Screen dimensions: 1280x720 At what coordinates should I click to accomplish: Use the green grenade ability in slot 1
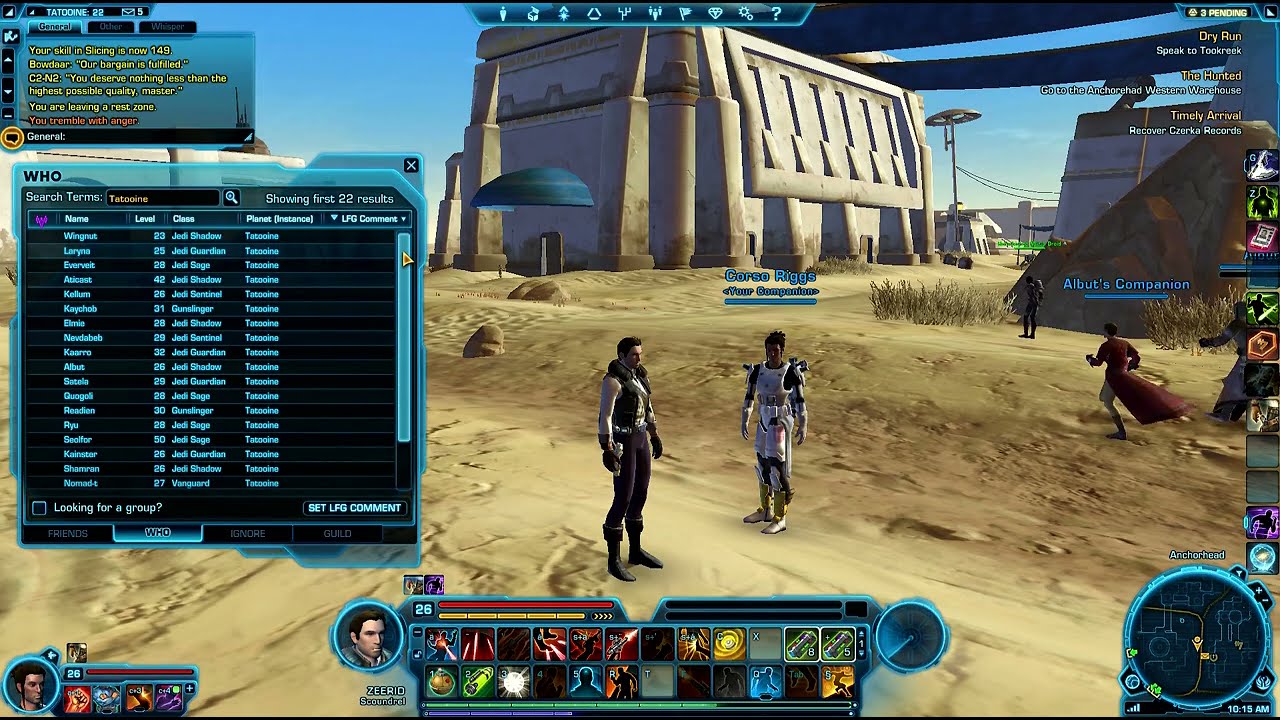443,681
